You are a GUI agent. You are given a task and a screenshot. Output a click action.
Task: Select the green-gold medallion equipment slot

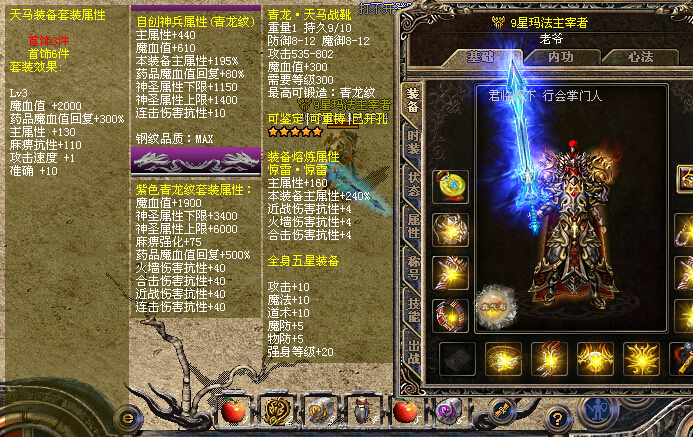(451, 186)
